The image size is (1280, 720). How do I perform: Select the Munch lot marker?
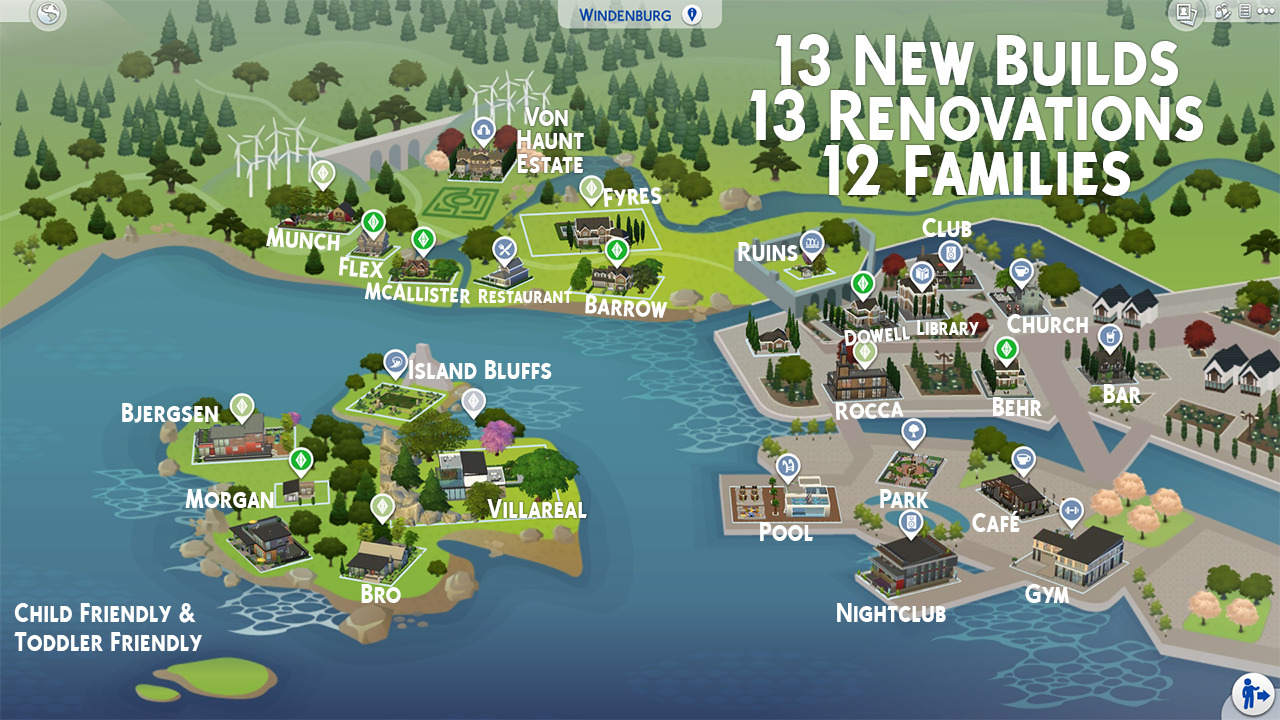coord(322,173)
